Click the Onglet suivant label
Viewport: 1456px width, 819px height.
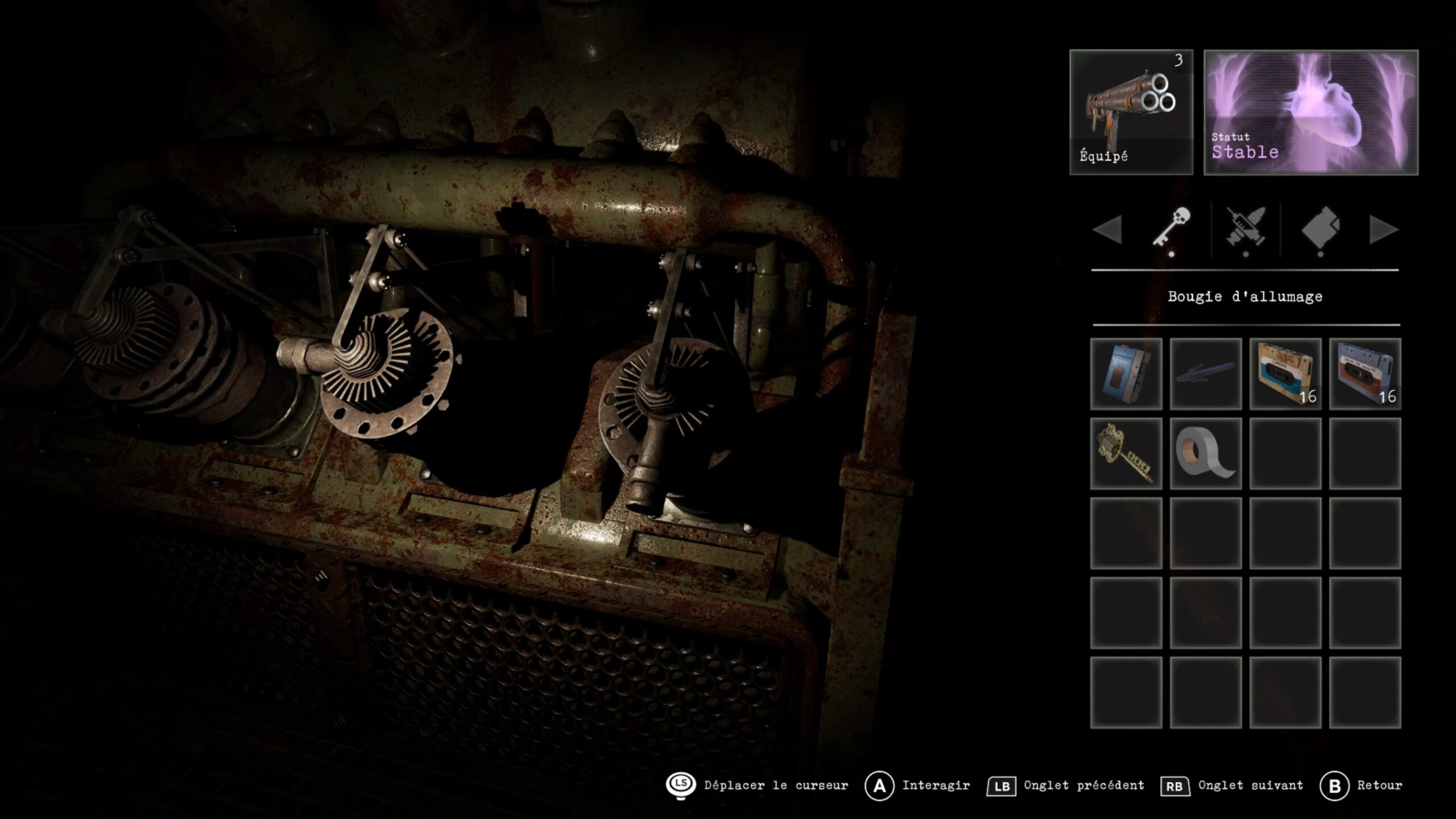[1250, 785]
